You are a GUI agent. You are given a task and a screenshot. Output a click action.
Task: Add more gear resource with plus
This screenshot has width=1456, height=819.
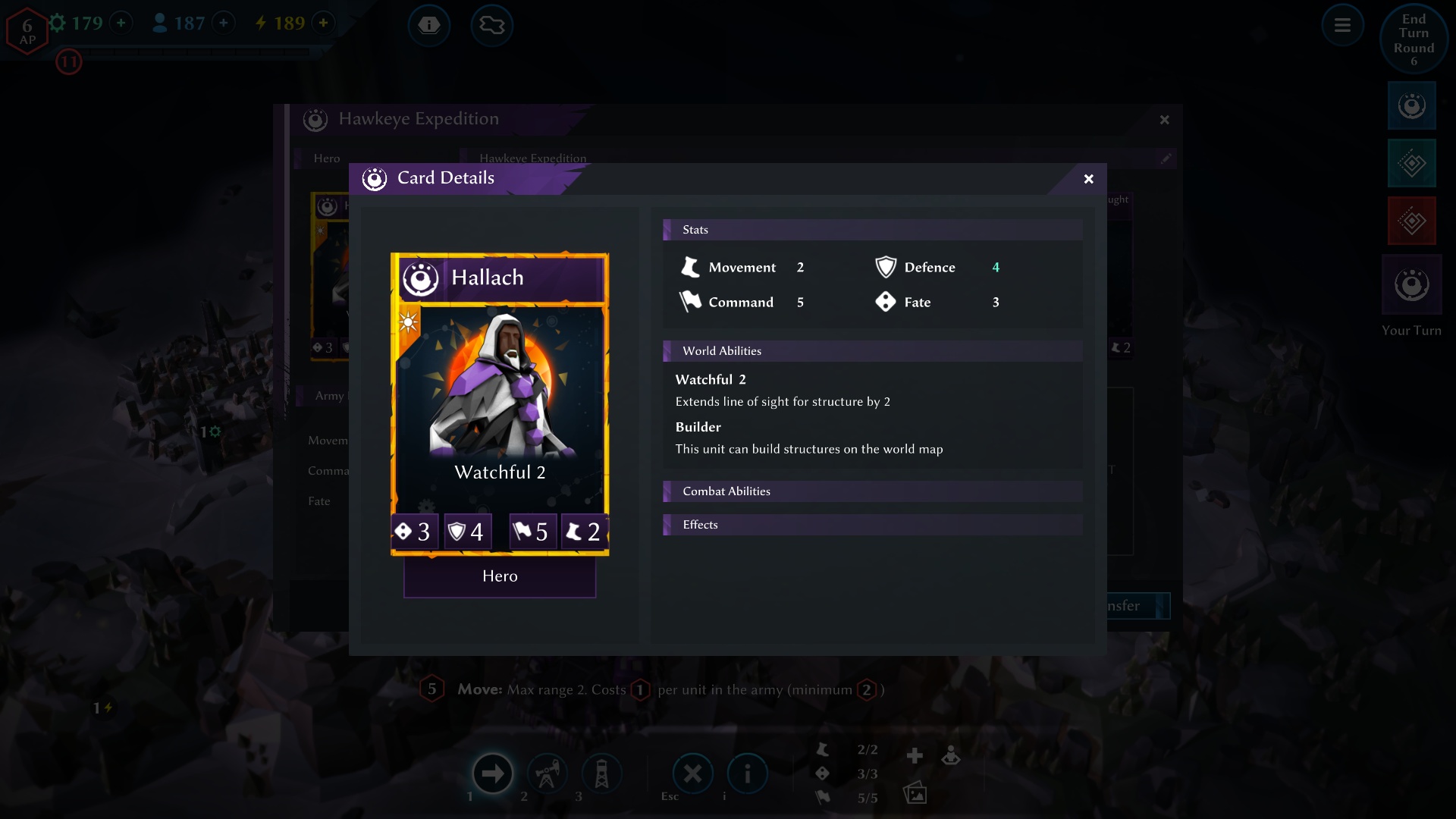coord(121,23)
